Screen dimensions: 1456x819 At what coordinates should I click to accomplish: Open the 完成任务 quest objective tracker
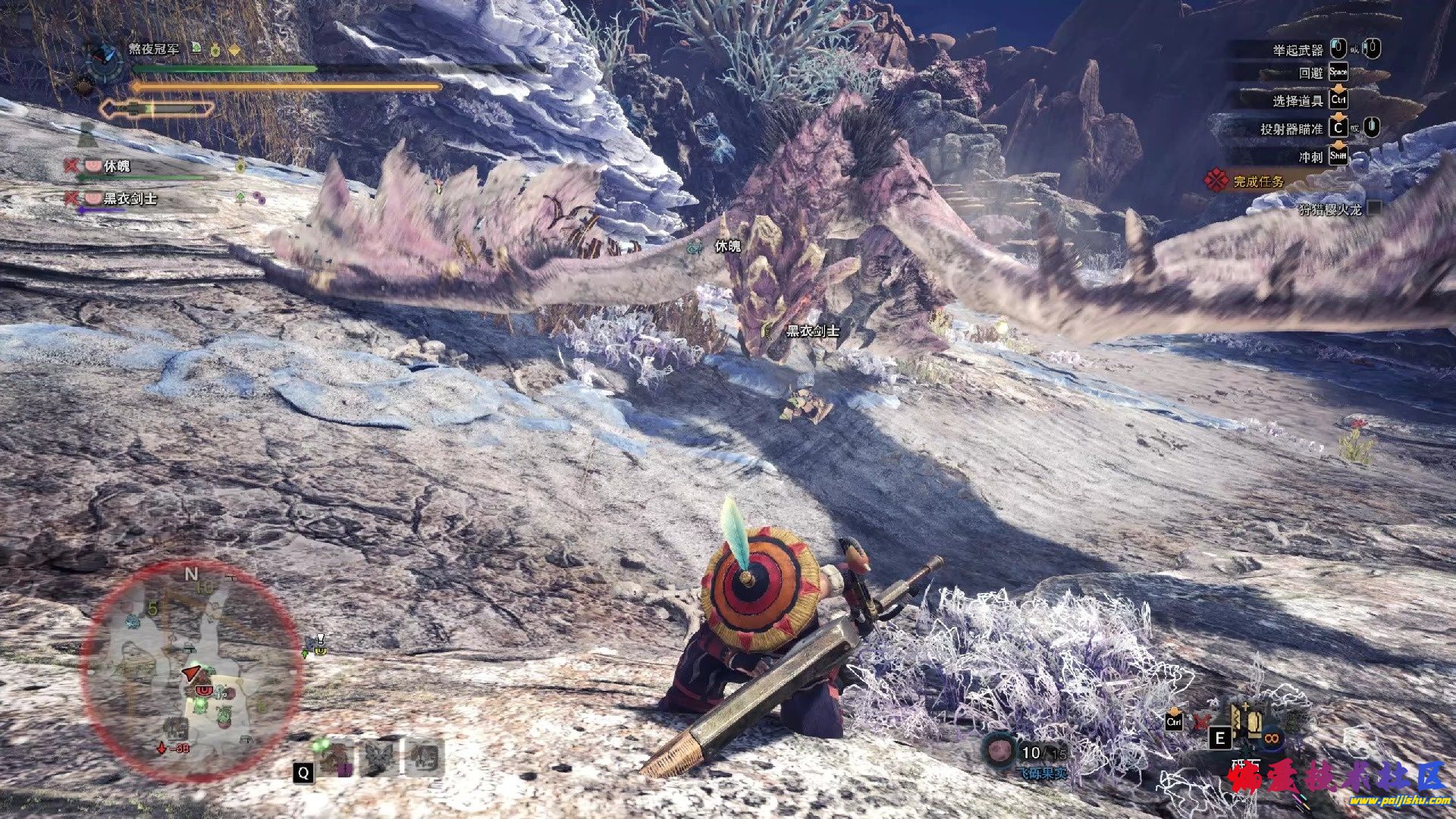click(x=1258, y=181)
